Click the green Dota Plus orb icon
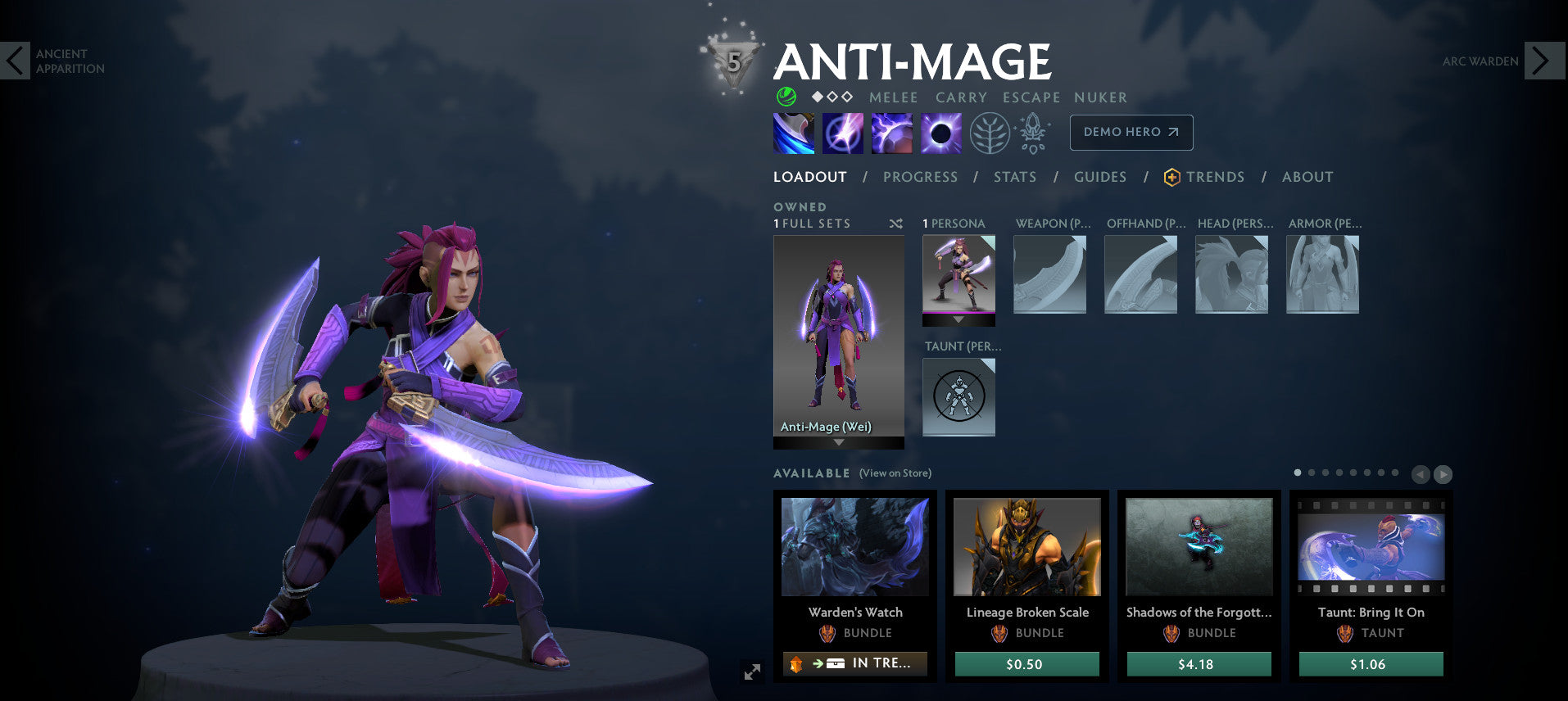 pyautogui.click(x=786, y=97)
